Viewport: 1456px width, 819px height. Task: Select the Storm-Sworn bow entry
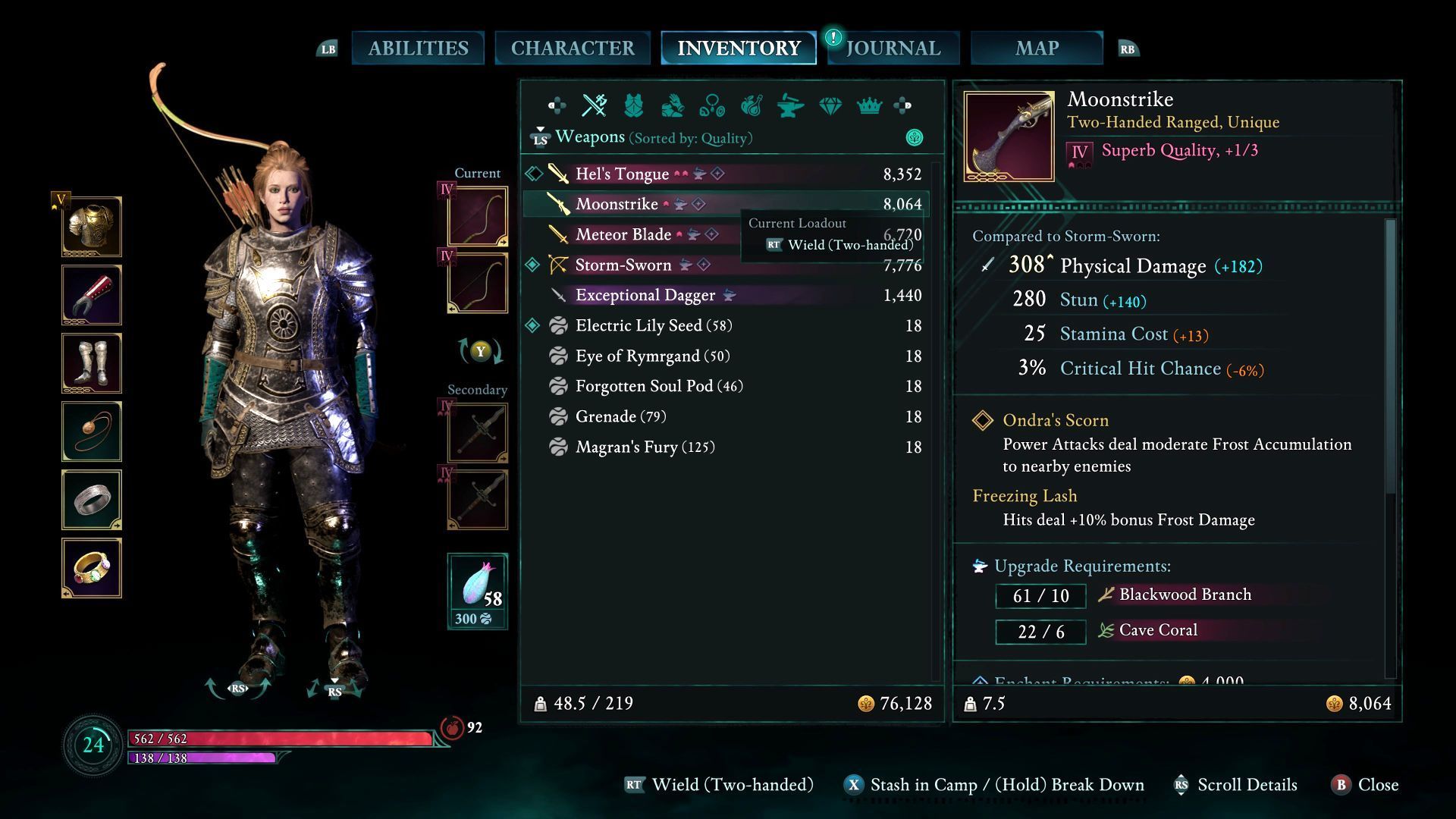[623, 265]
